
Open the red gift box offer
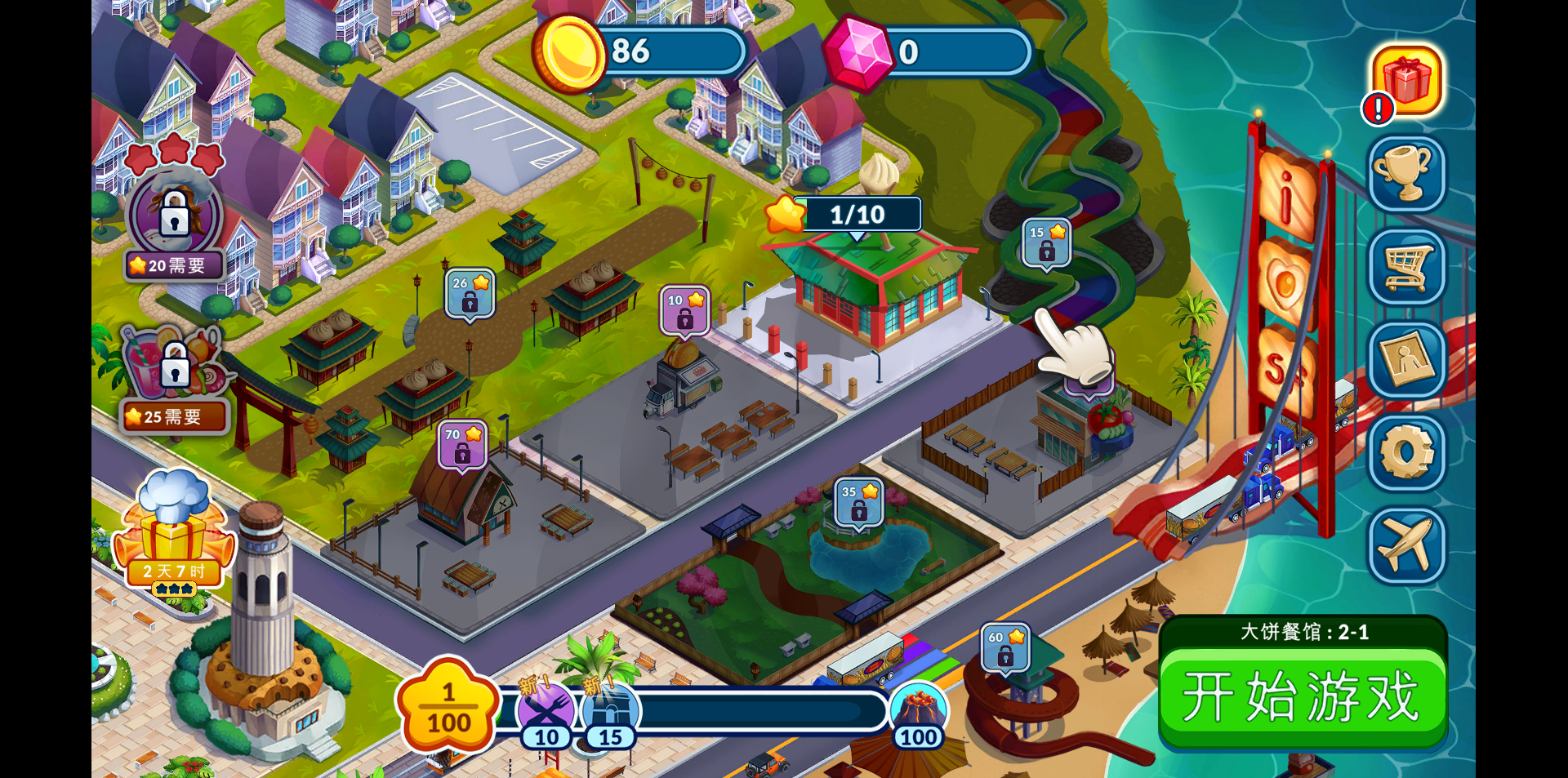point(1406,80)
